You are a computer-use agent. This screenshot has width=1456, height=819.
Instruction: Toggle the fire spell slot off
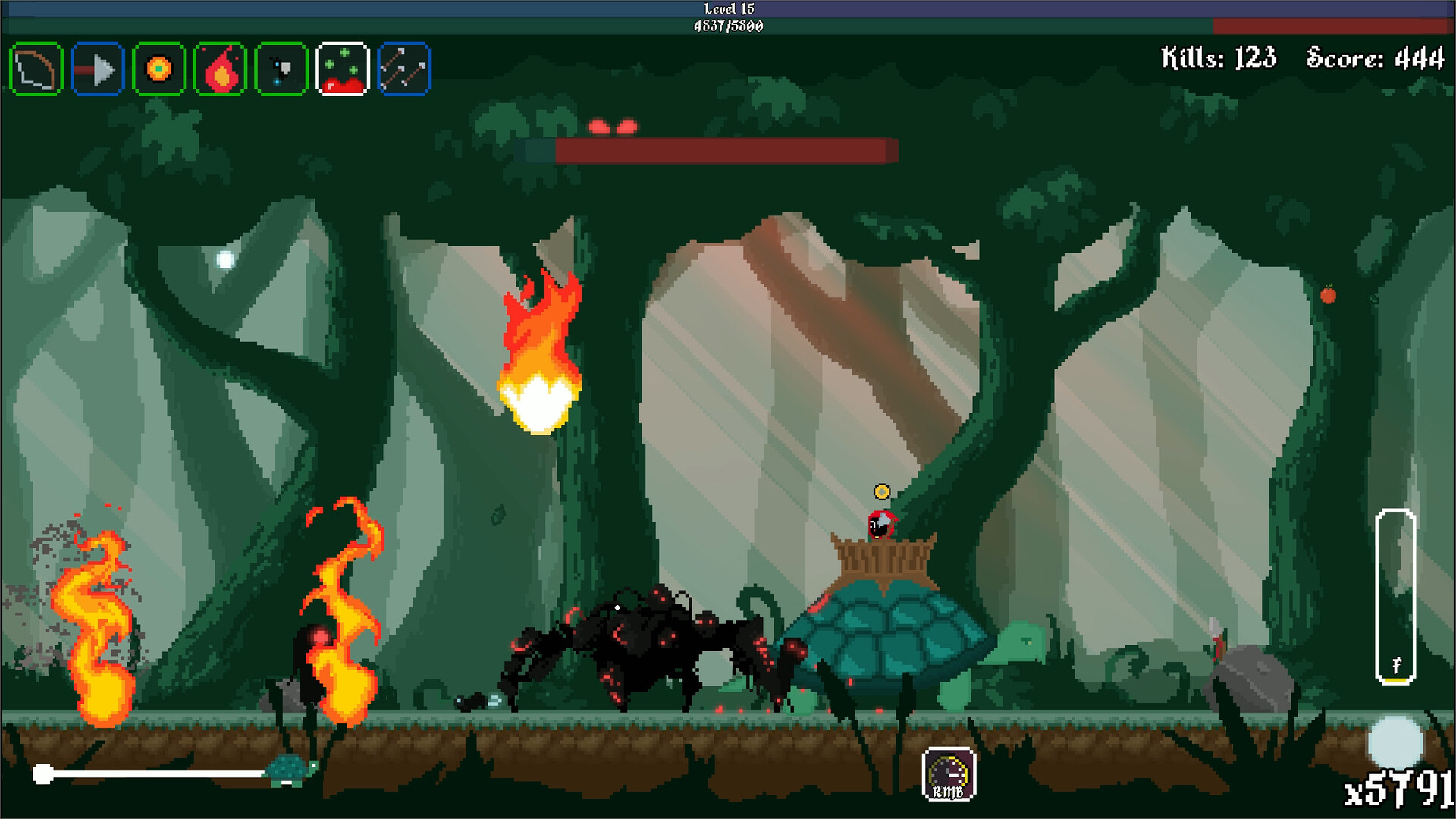point(220,70)
